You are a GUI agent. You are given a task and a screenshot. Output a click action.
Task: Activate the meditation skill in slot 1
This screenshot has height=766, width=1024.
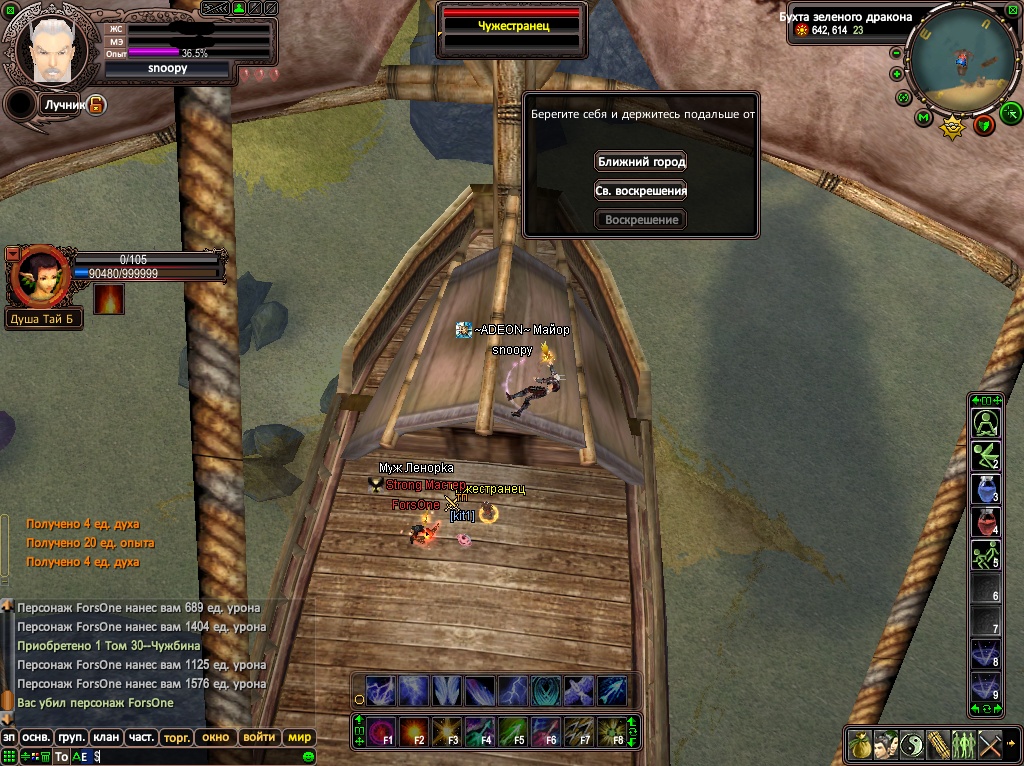click(986, 423)
